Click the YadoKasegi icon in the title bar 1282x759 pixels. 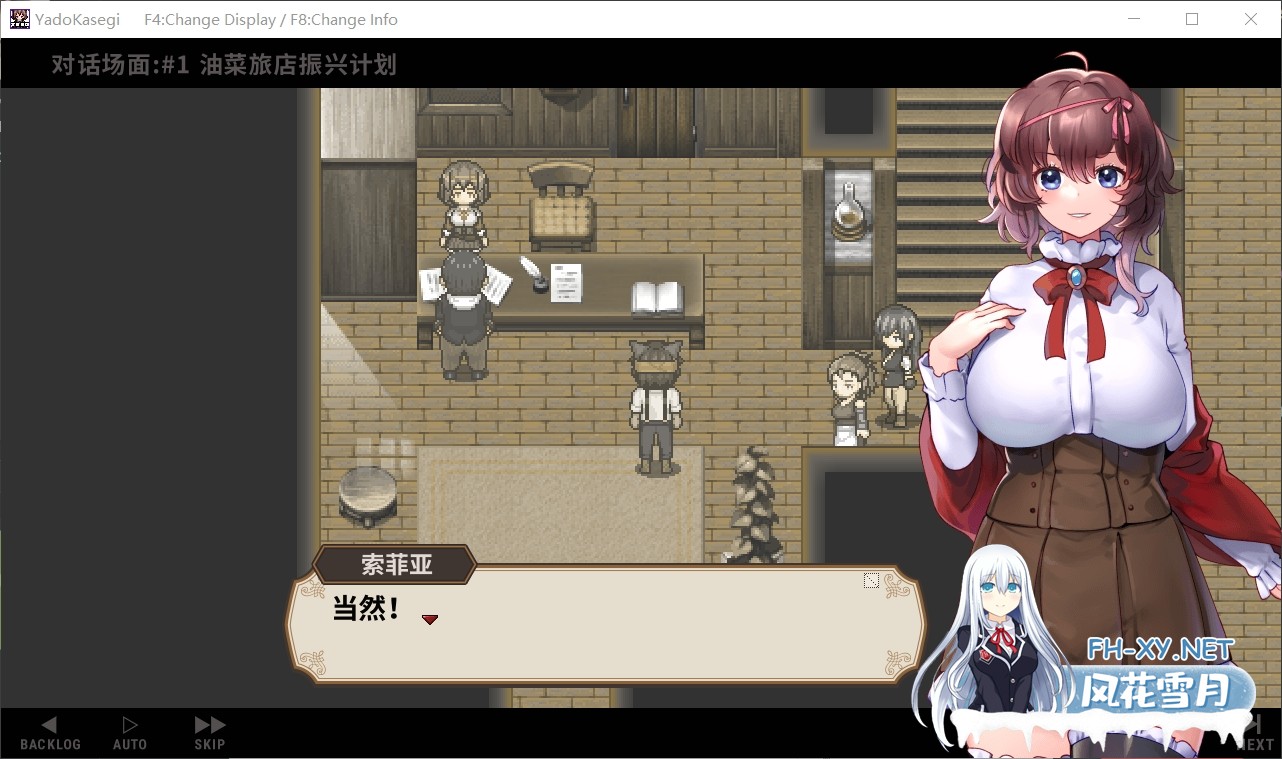pyautogui.click(x=19, y=19)
